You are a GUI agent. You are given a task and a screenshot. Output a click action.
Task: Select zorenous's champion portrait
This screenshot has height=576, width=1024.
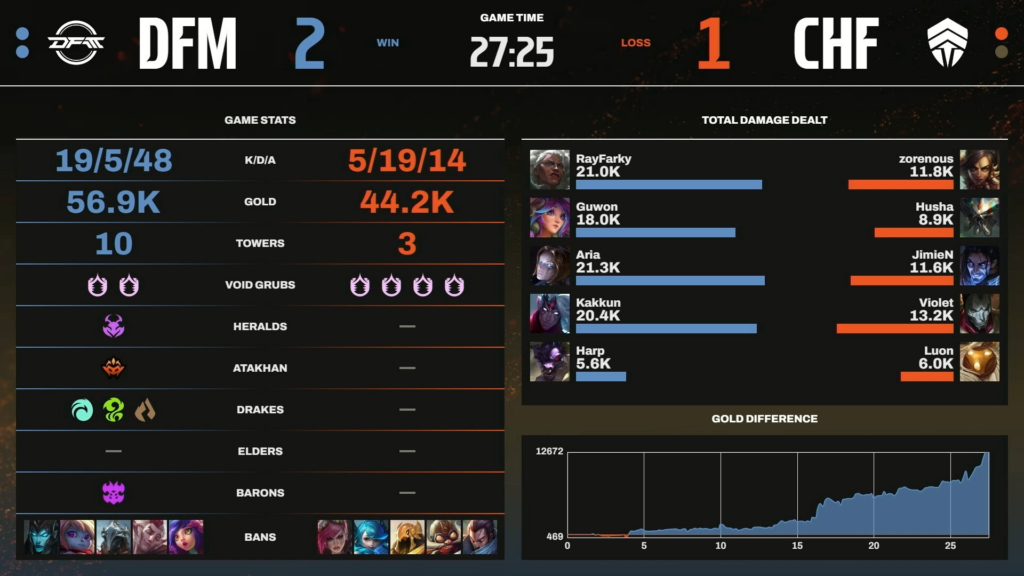pyautogui.click(x=979, y=169)
